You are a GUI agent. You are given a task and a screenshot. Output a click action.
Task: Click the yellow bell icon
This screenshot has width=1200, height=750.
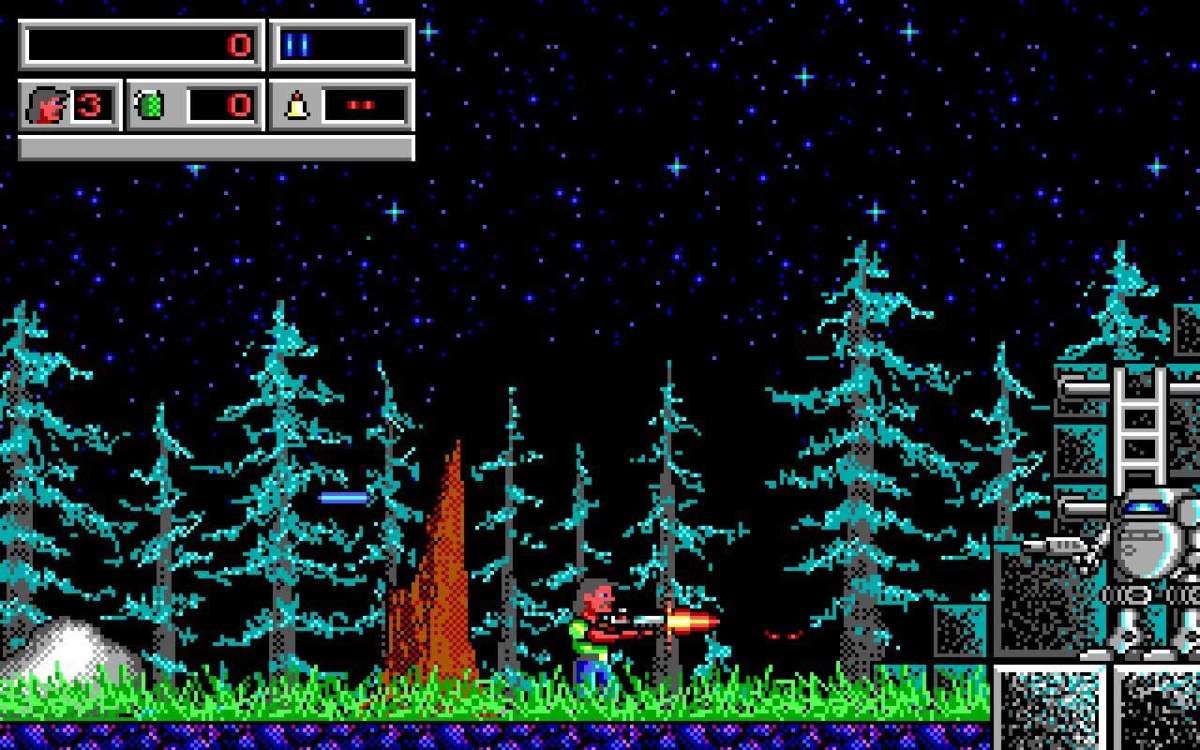pos(296,105)
